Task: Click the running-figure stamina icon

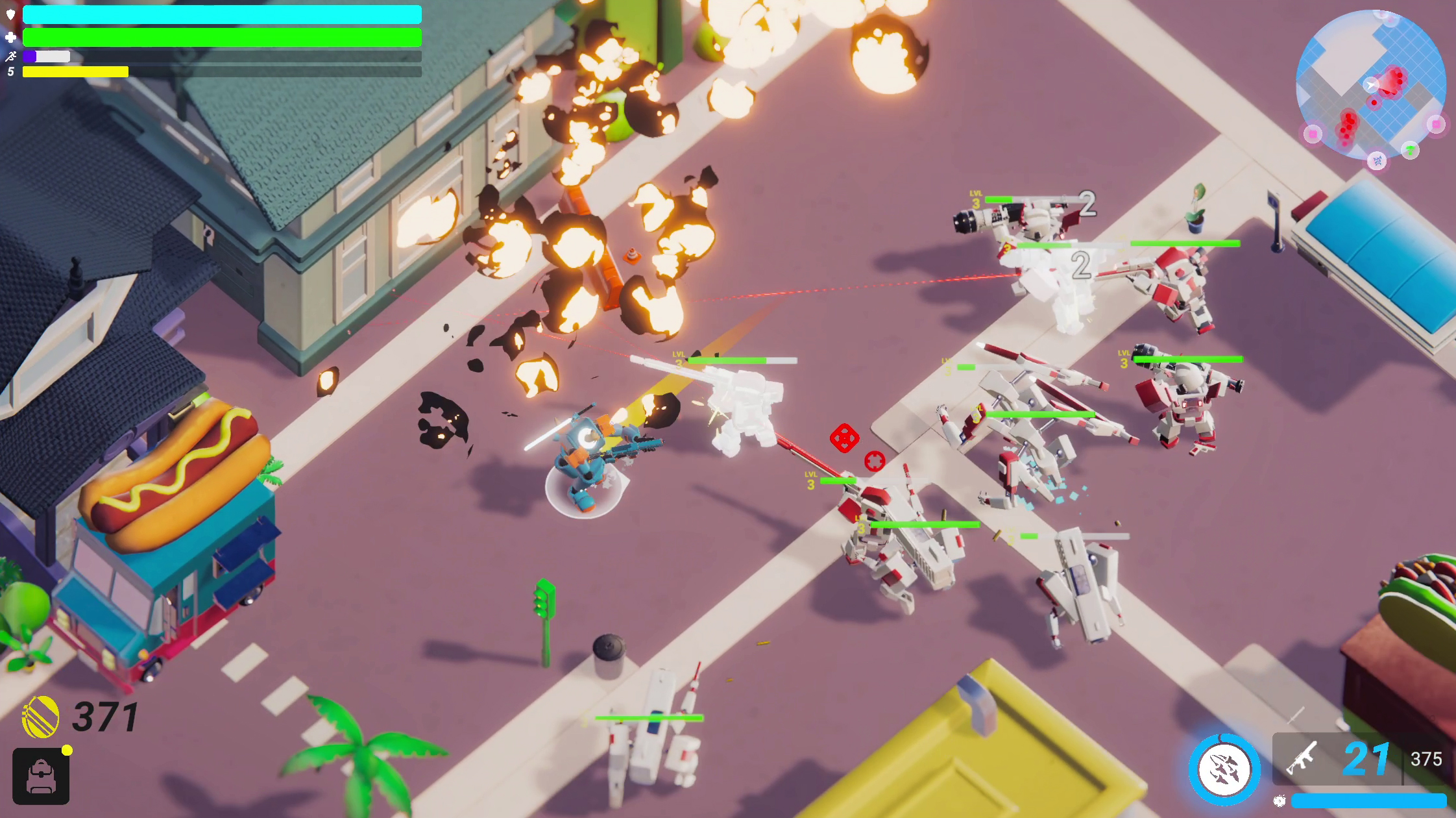Action: [x=10, y=56]
